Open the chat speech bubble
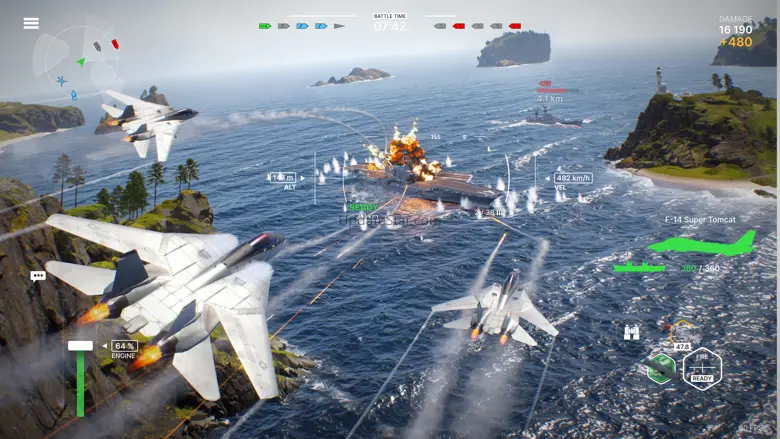Screen dimensions: 780x439 (x=38, y=276)
